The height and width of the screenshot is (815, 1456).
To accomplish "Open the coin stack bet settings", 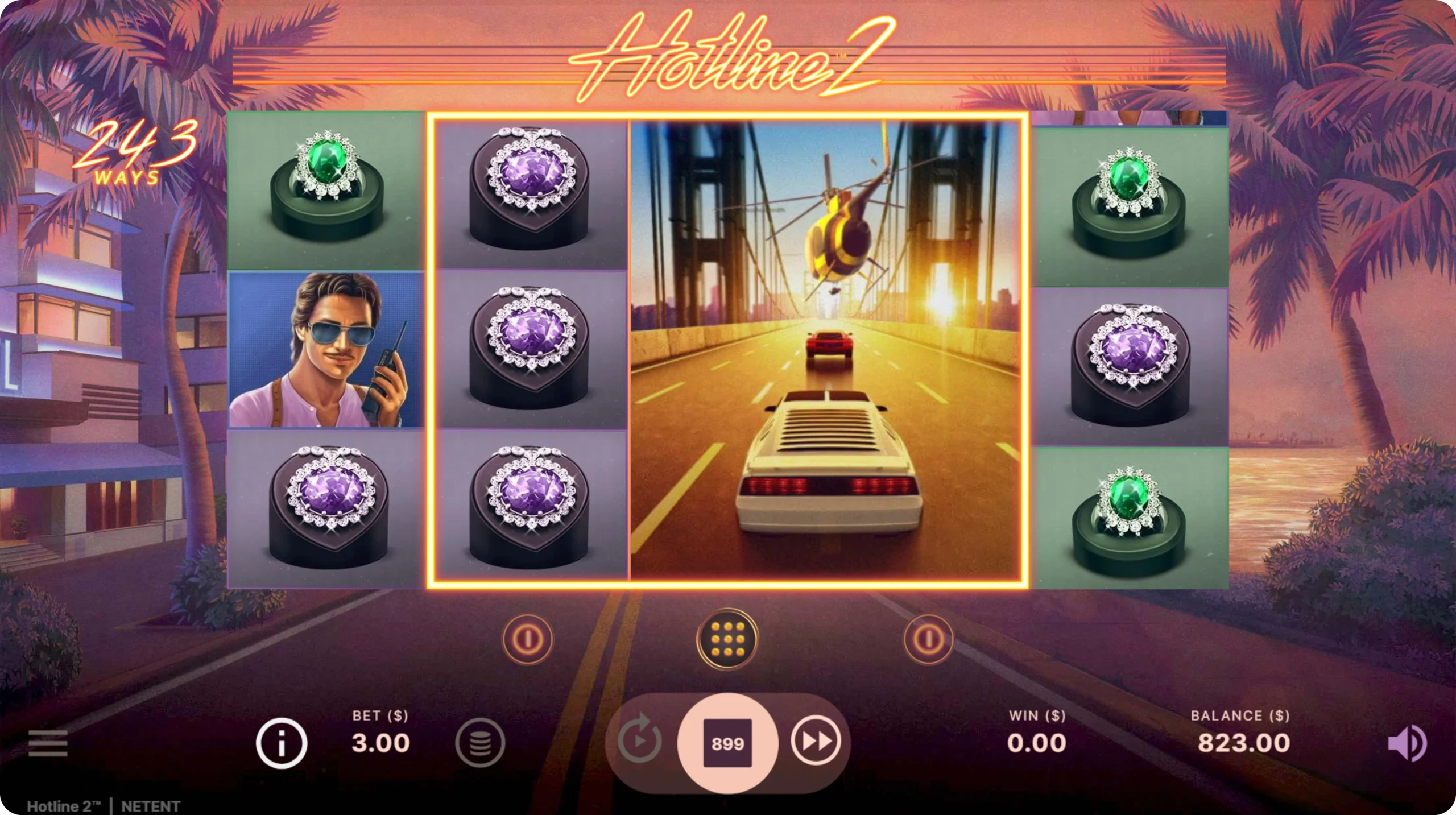I will click(480, 743).
